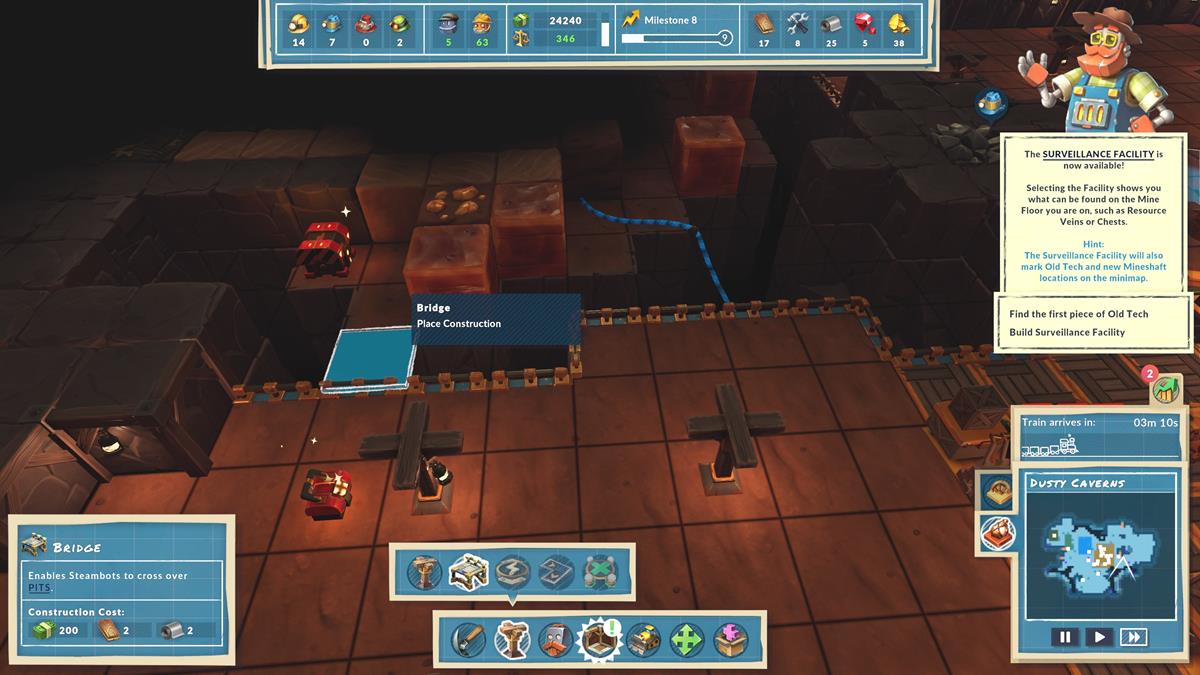Set game to normal play speed

click(x=1098, y=637)
